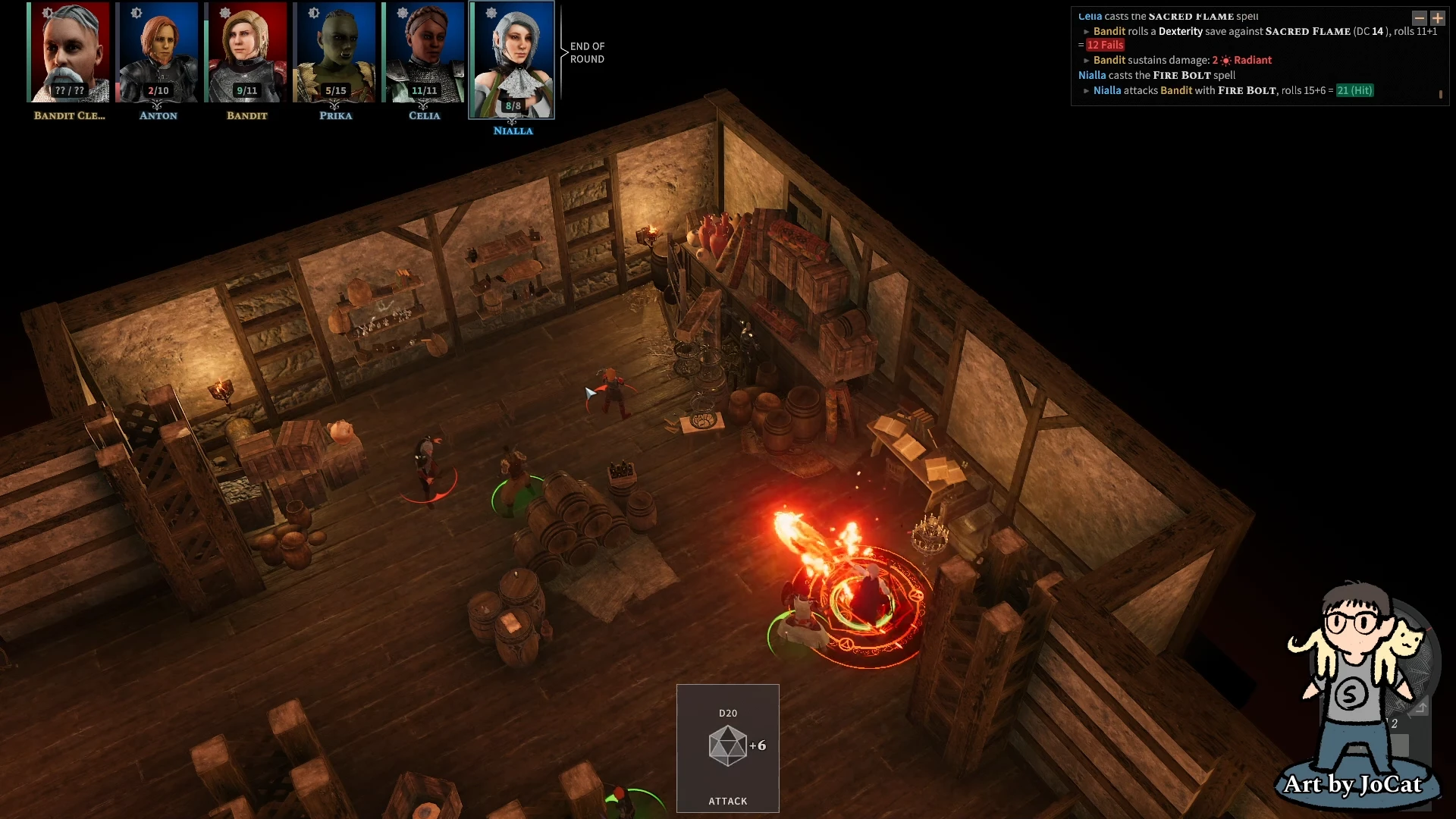Click the sun icon above Bandit's portrait
1456x819 pixels.
pos(224,13)
